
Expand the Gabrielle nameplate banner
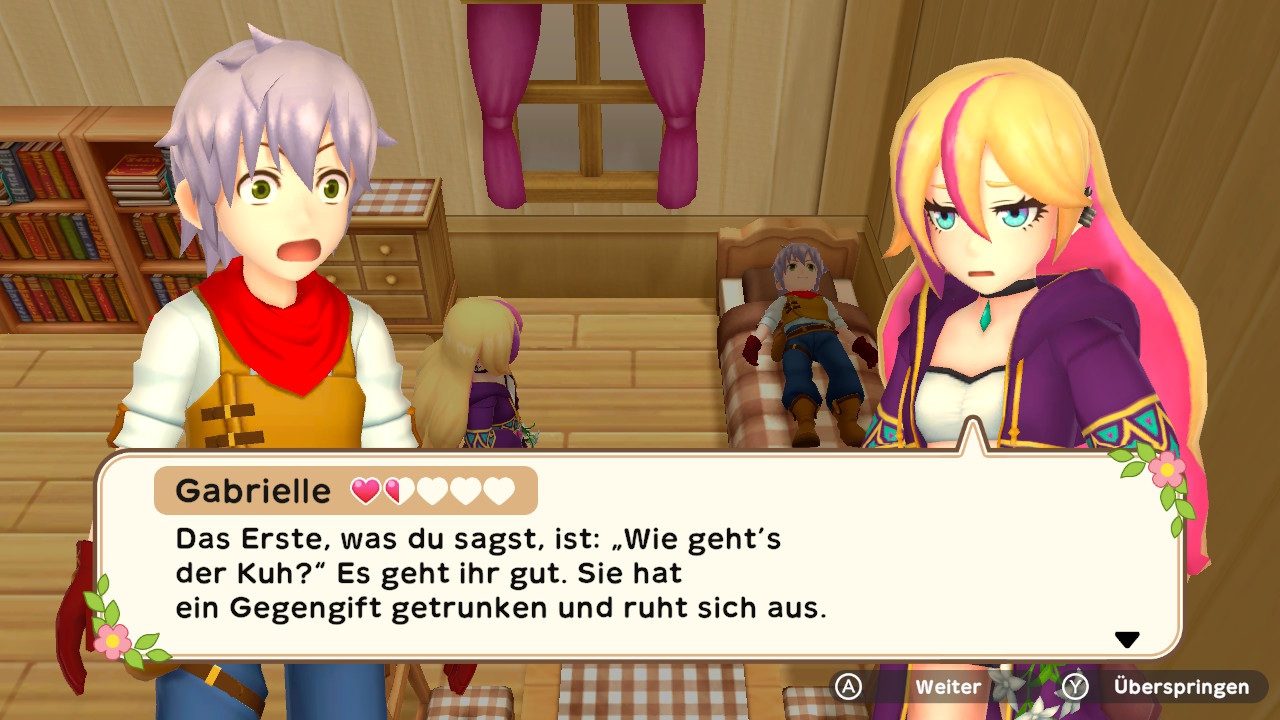(x=345, y=490)
